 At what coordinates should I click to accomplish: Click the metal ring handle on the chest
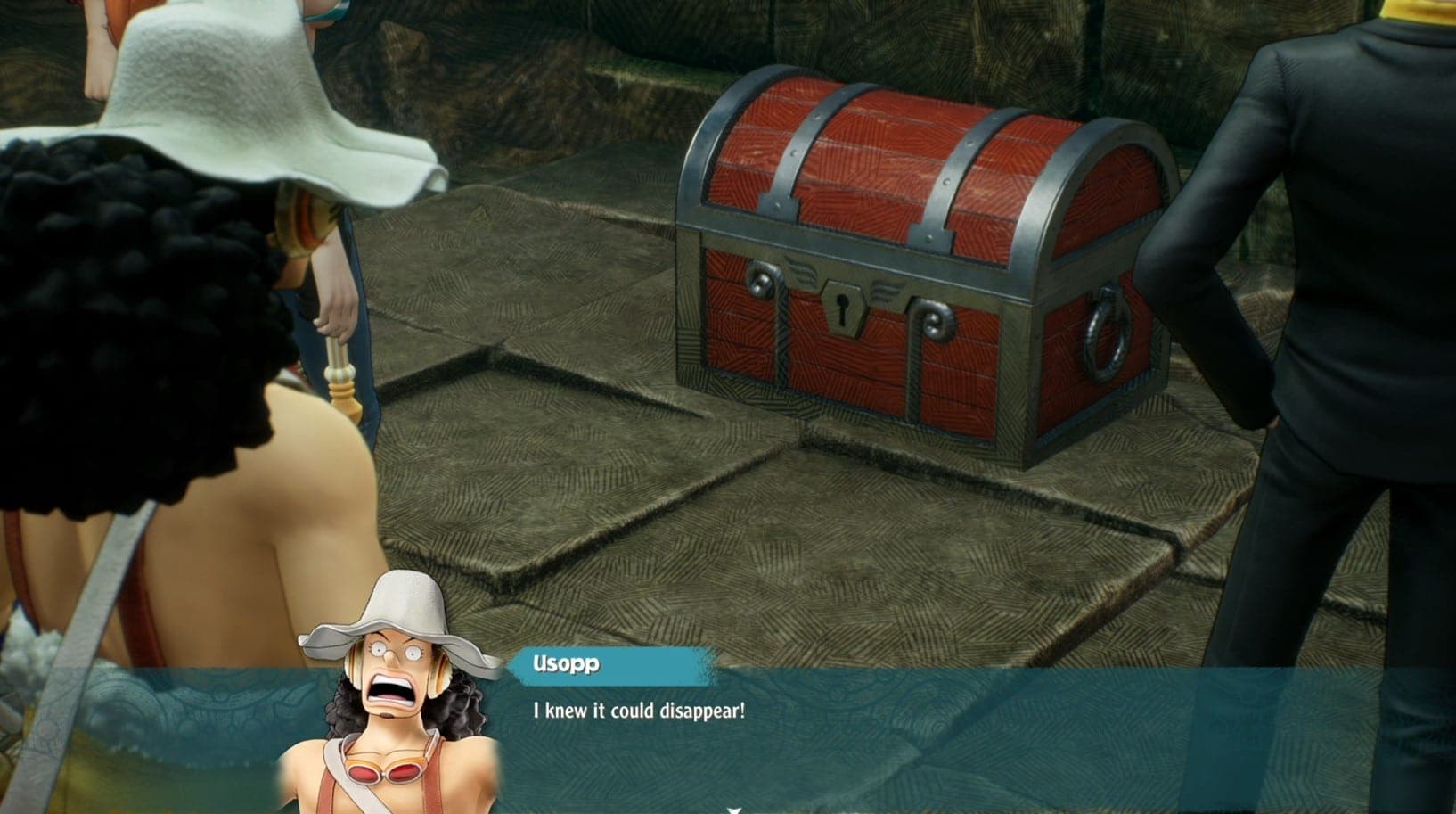[x=1108, y=330]
